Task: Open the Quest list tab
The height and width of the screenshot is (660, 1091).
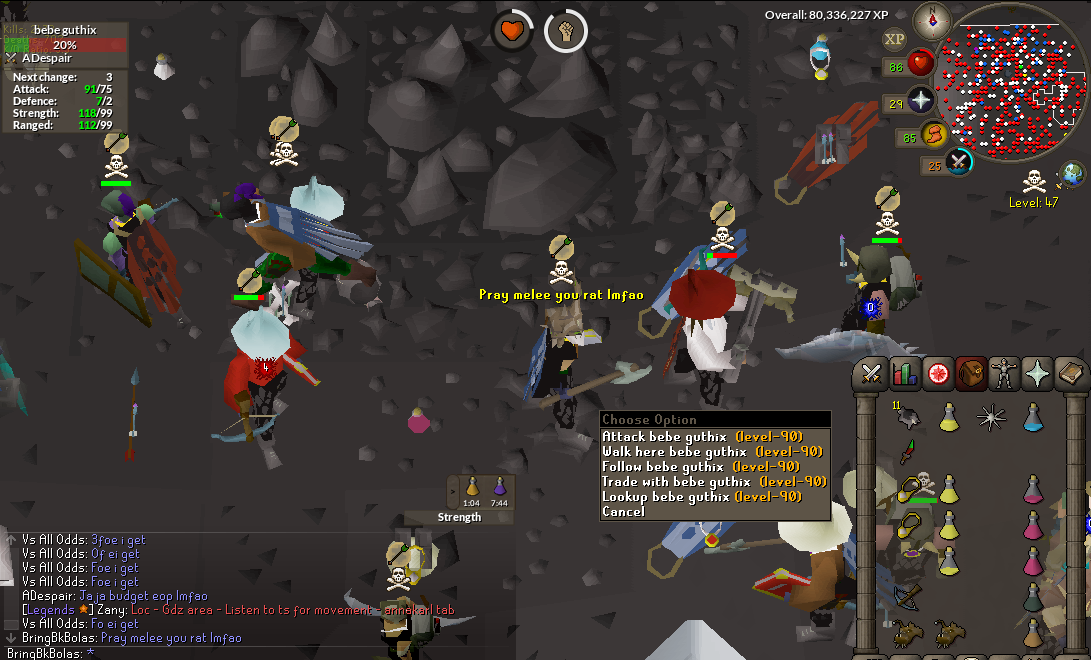Action: tap(938, 374)
